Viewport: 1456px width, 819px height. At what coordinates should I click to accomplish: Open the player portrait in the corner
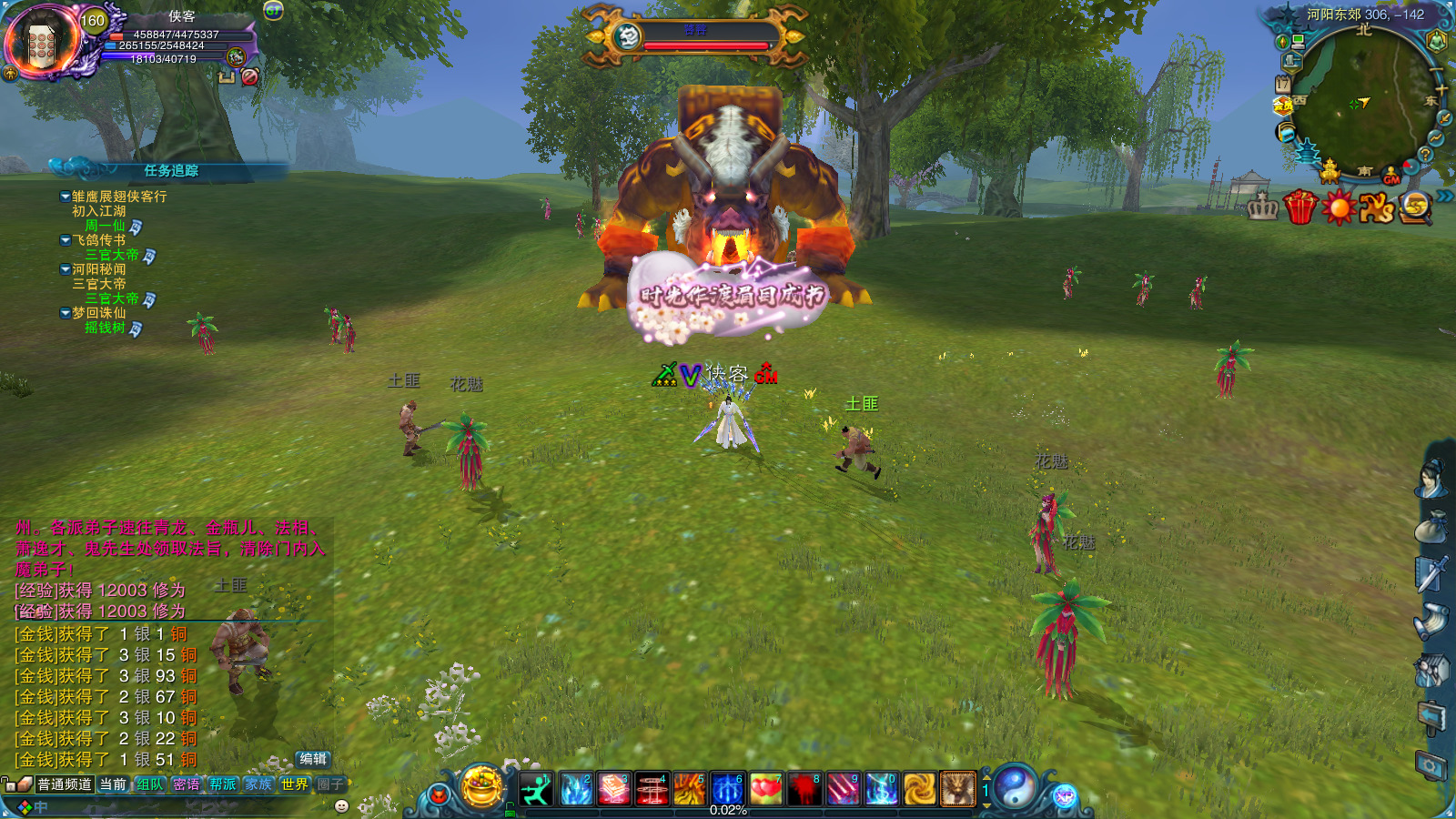click(x=42, y=42)
